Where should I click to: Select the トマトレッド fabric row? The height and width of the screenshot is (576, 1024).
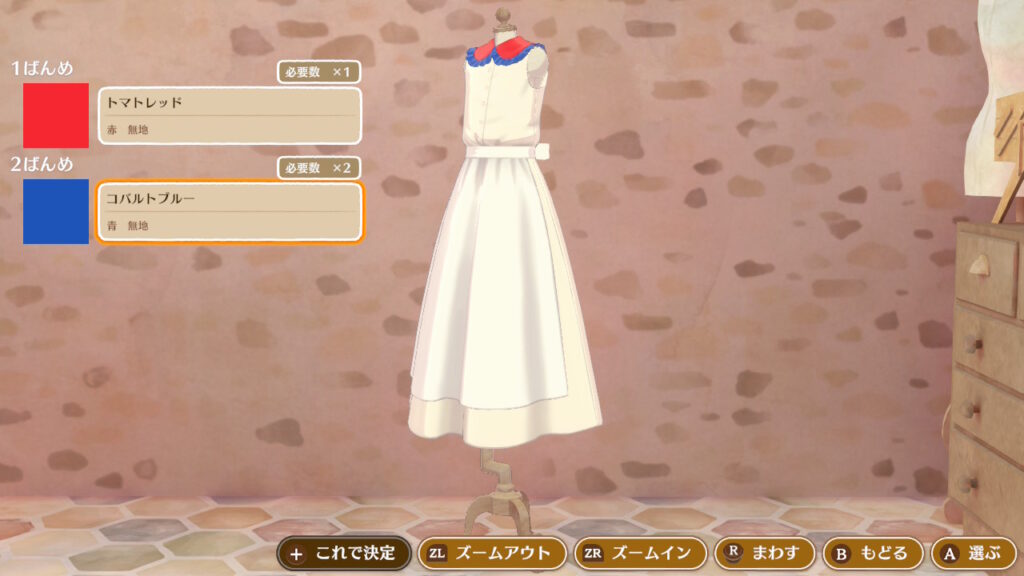[x=229, y=116]
